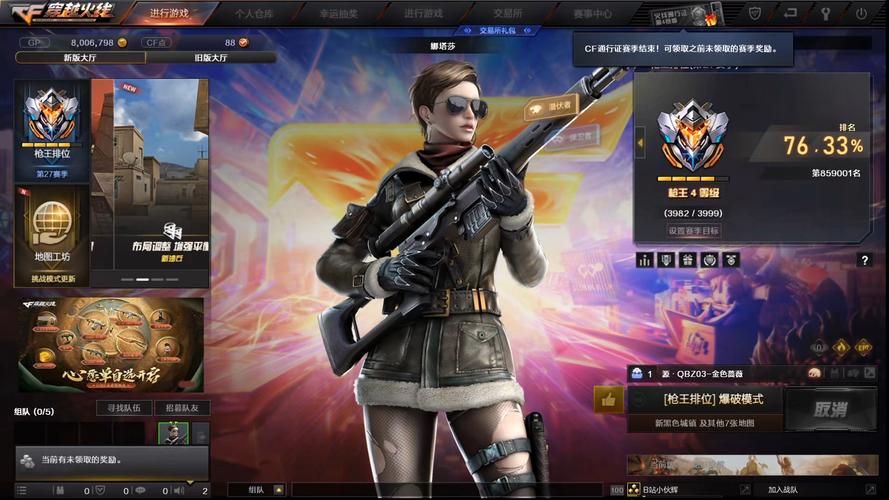Click the 心愿单自选 event banner
Viewport: 889px width, 500px height.
coord(110,345)
